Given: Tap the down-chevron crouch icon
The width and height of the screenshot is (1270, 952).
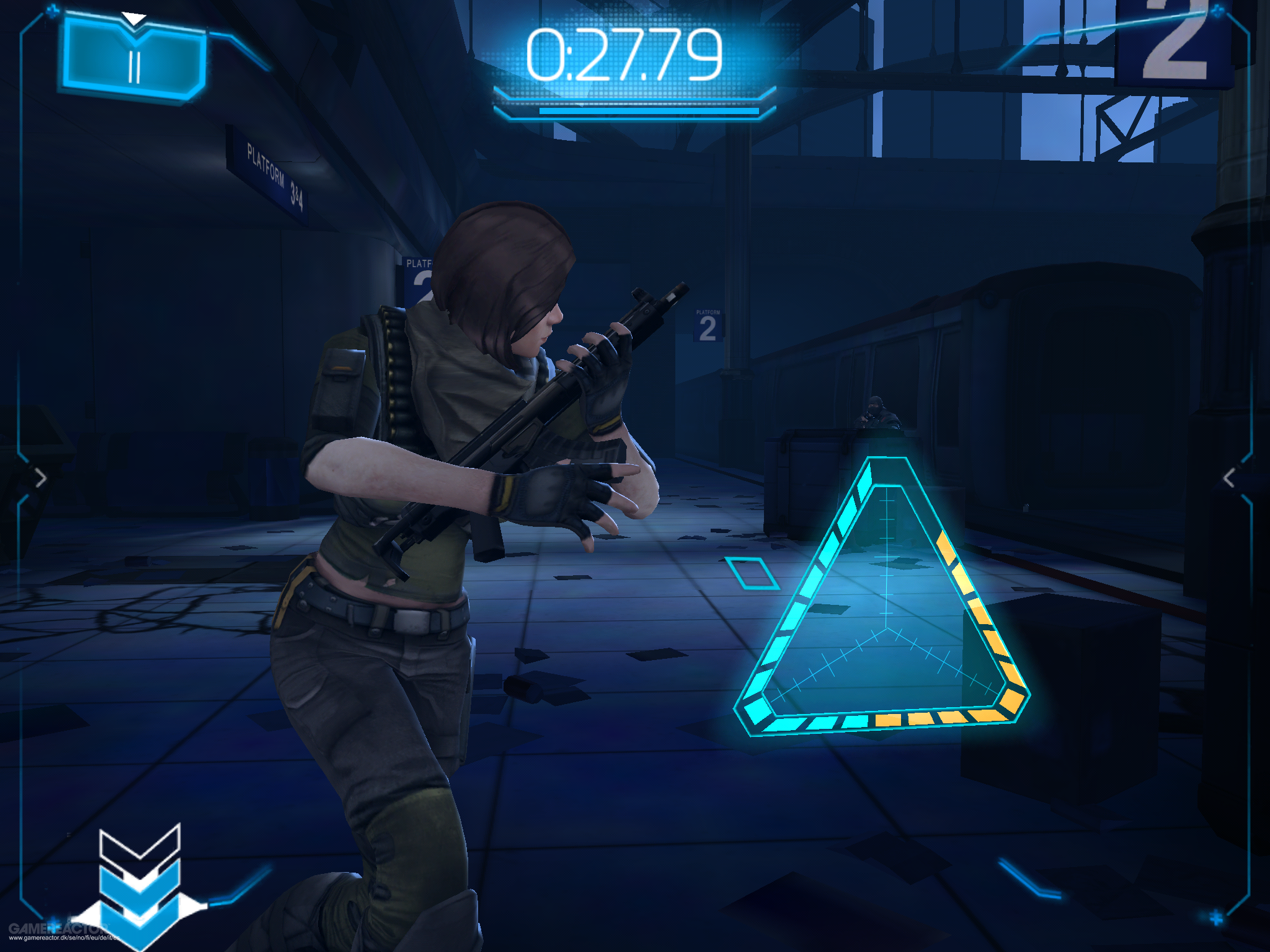Looking at the screenshot, I should point(140,880).
